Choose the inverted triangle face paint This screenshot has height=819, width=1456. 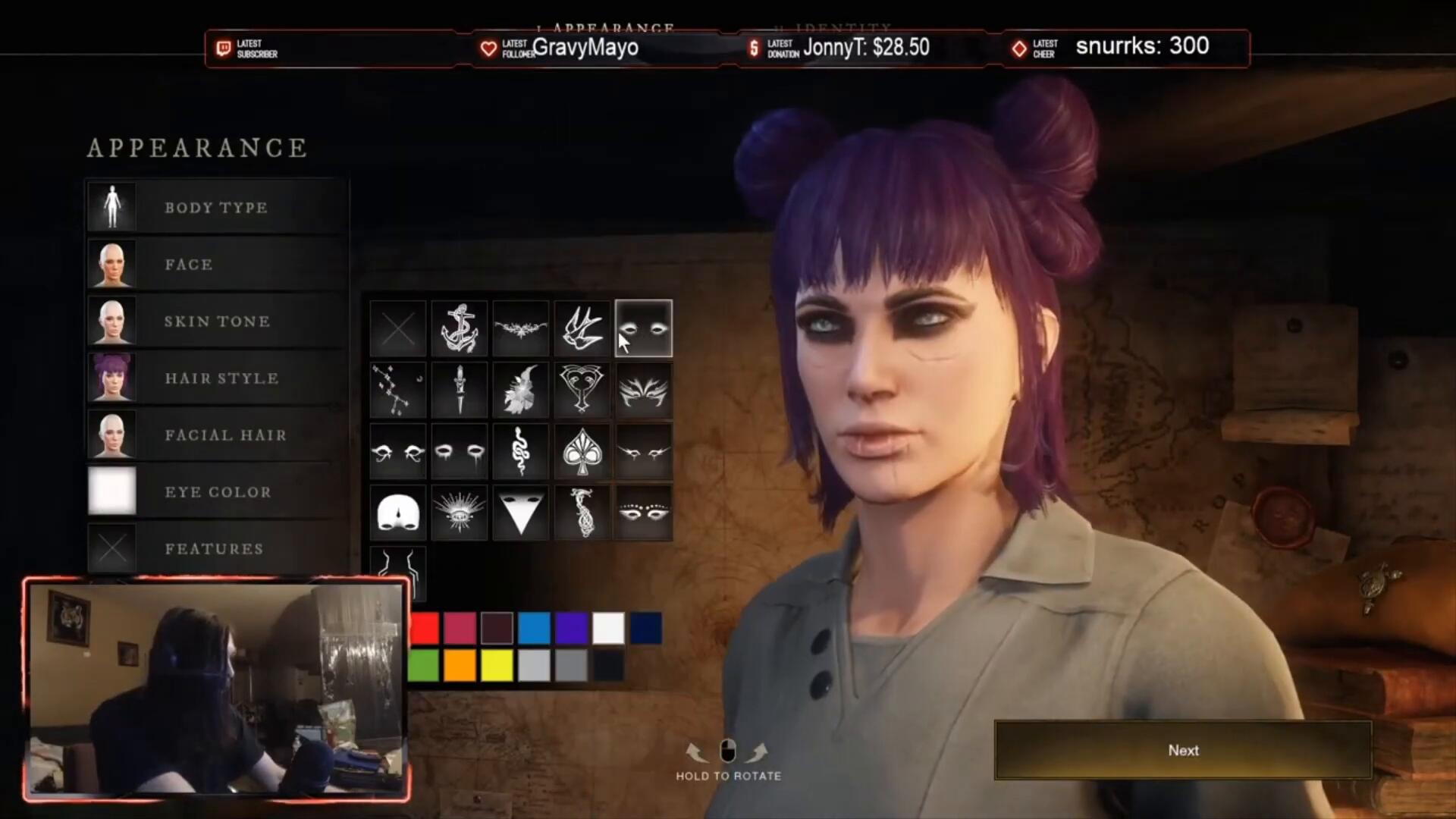tap(520, 513)
